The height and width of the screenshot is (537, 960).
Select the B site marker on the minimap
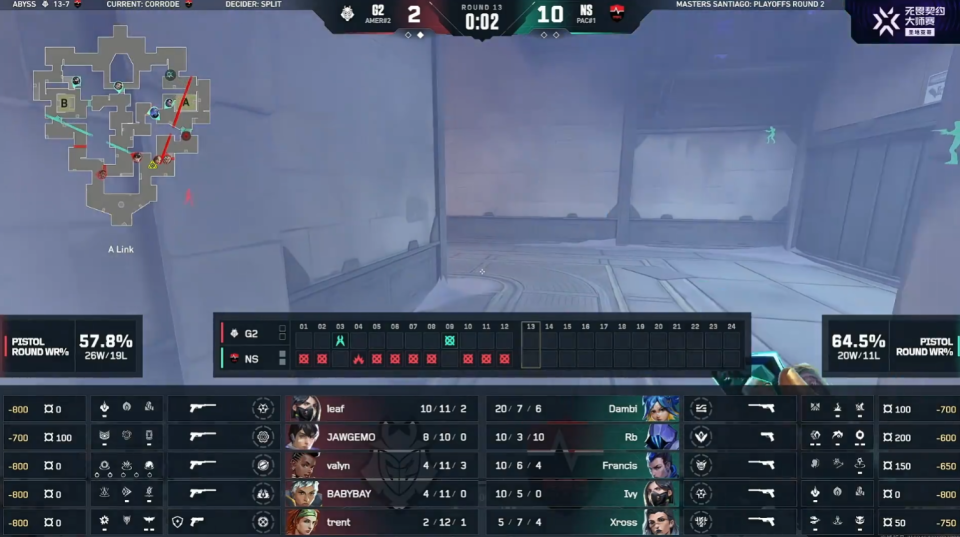[x=65, y=102]
